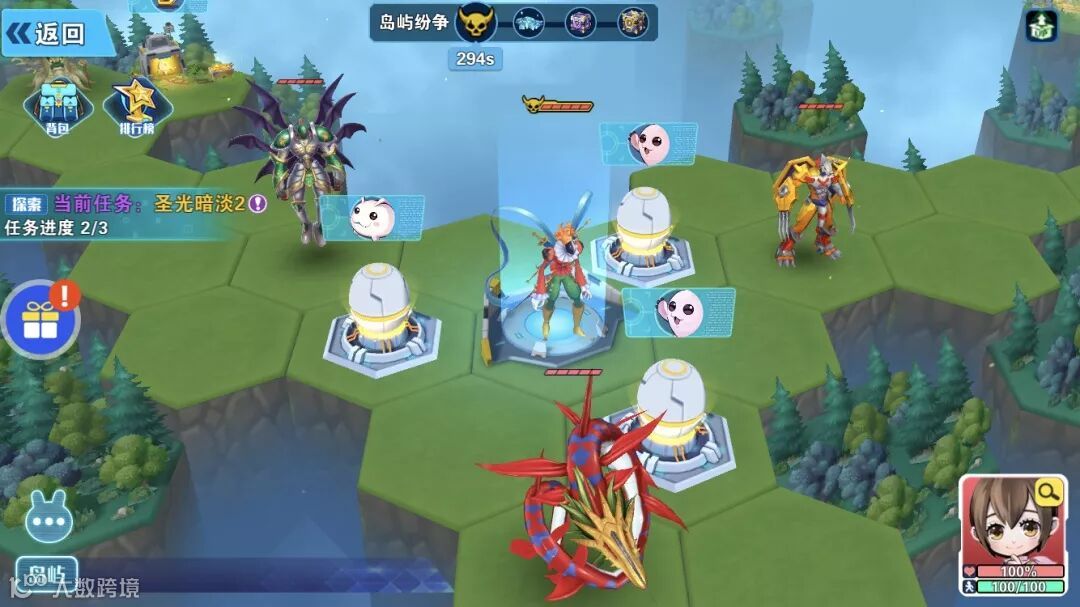The image size is (1080, 607).
Task: Select the 圣光暗淡2 current quest tracker
Action: [x=199, y=204]
